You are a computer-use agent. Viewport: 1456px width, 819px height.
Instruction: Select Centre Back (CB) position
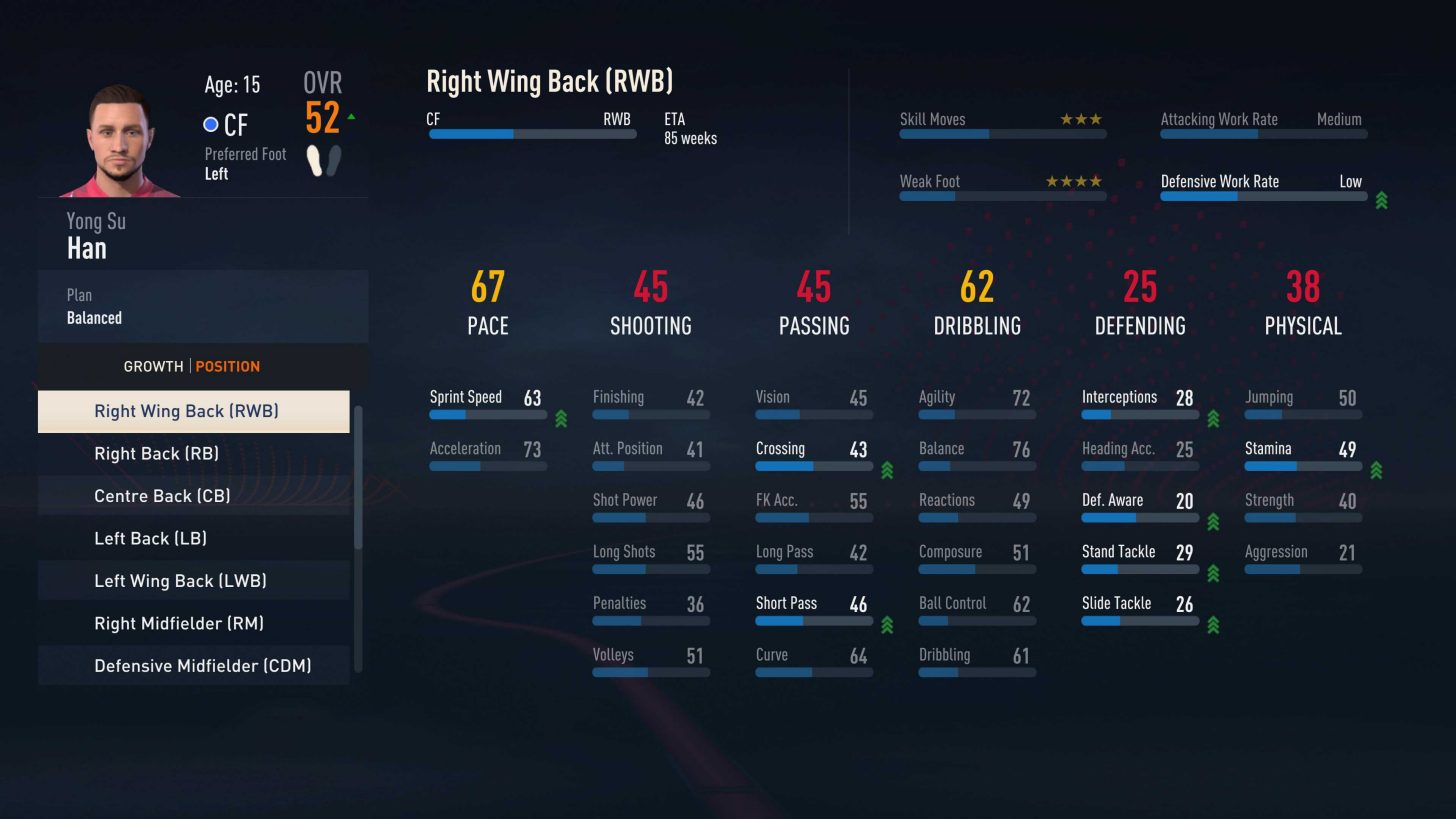coord(162,496)
